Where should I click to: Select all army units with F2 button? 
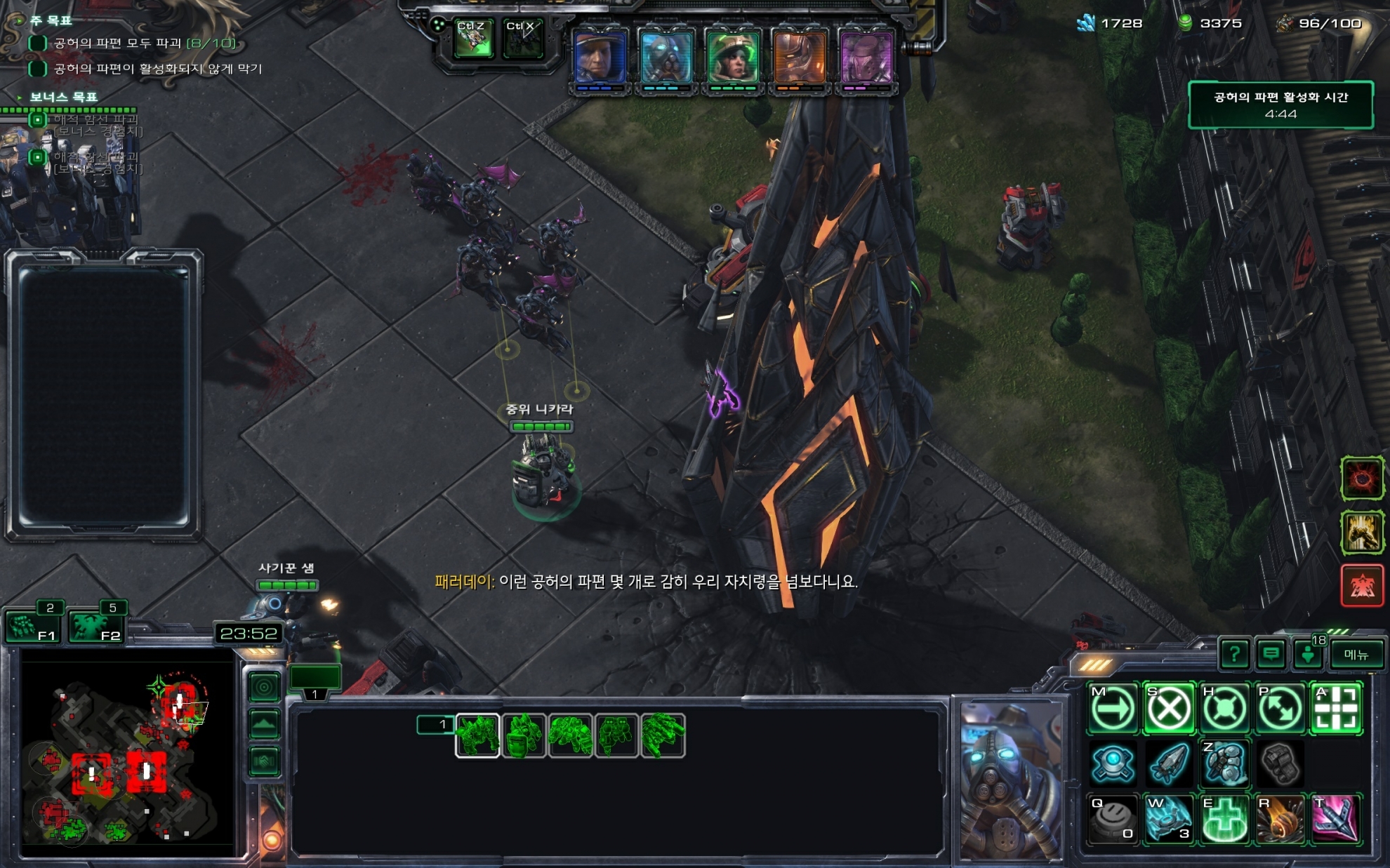95,626
